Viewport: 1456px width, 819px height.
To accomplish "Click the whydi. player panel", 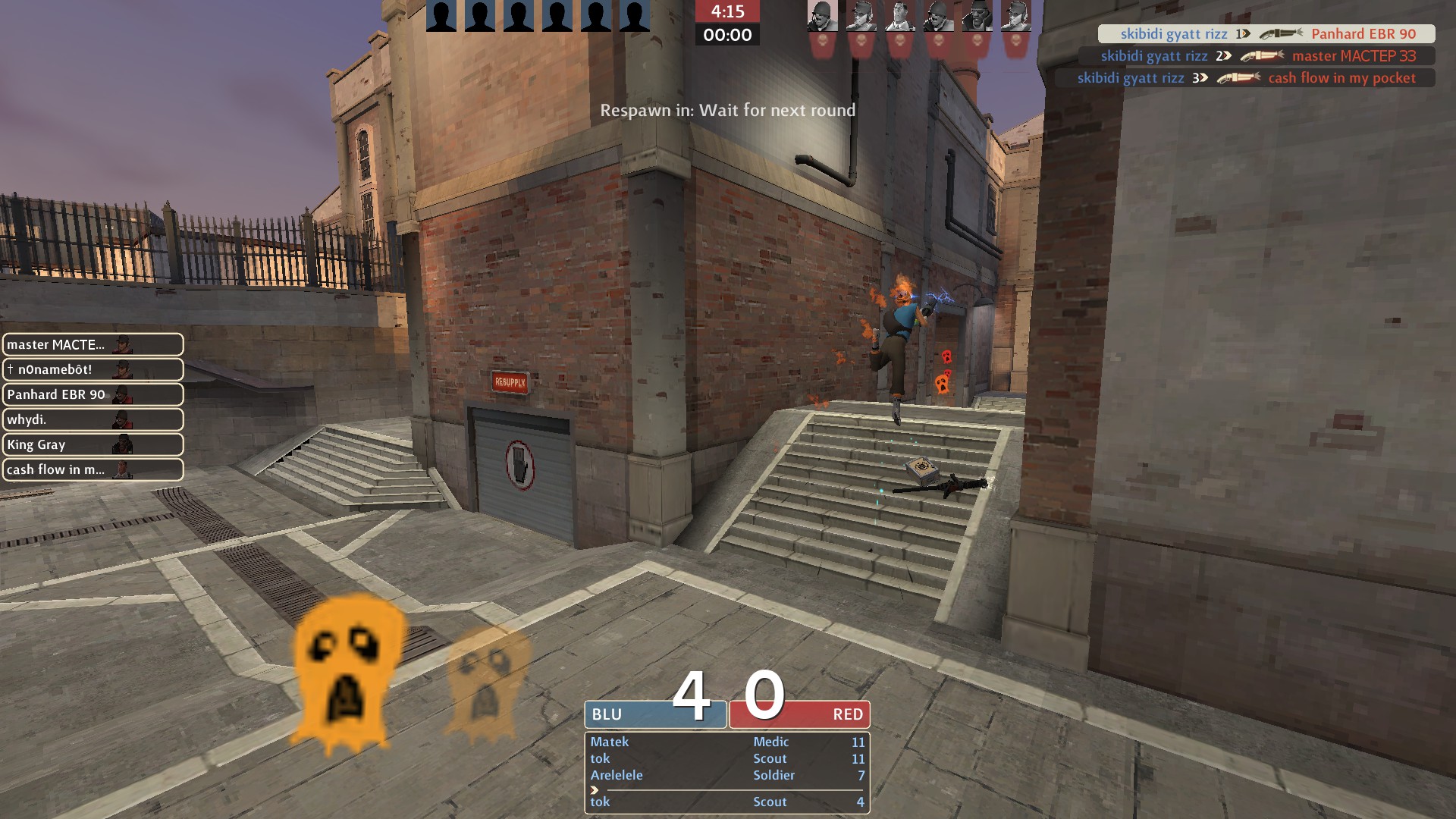I will [93, 419].
